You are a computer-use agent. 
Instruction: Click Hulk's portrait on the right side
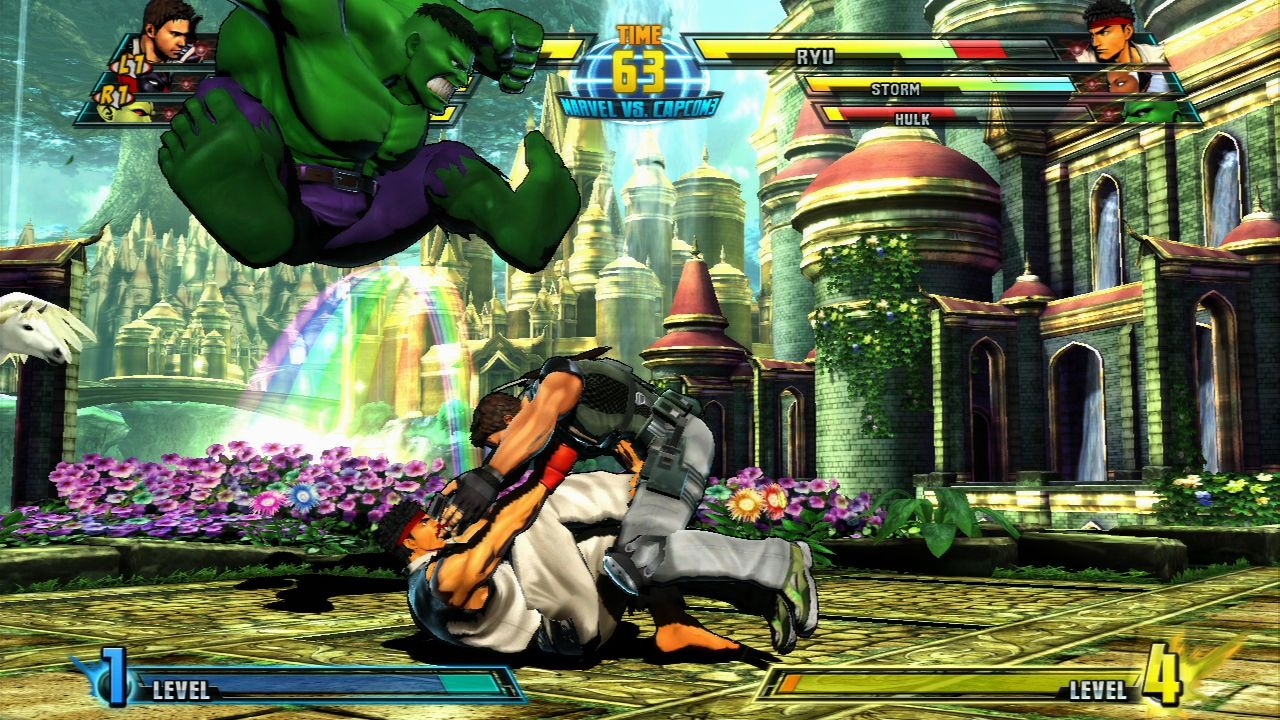tap(1144, 113)
